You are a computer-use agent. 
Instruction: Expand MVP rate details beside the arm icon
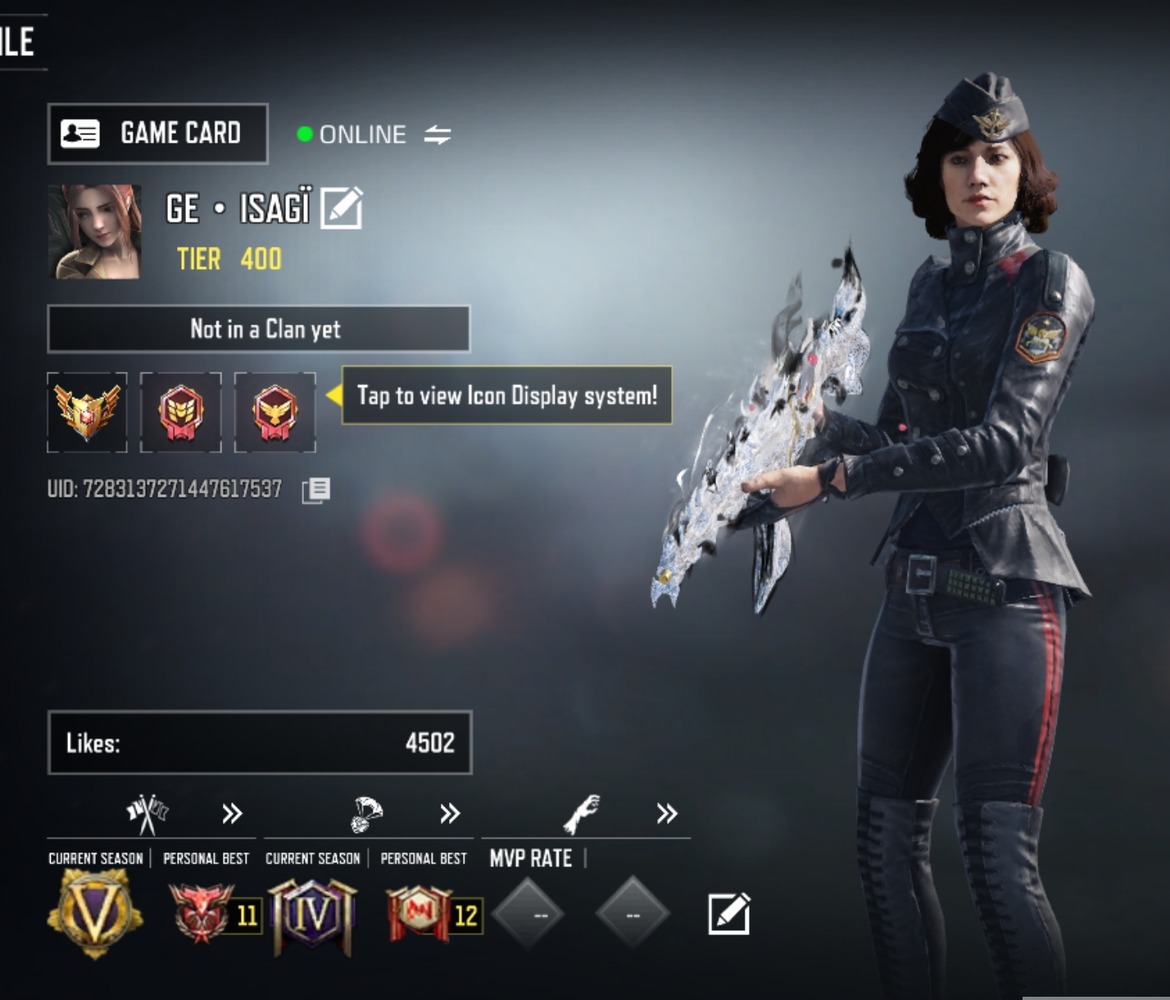pyautogui.click(x=667, y=814)
